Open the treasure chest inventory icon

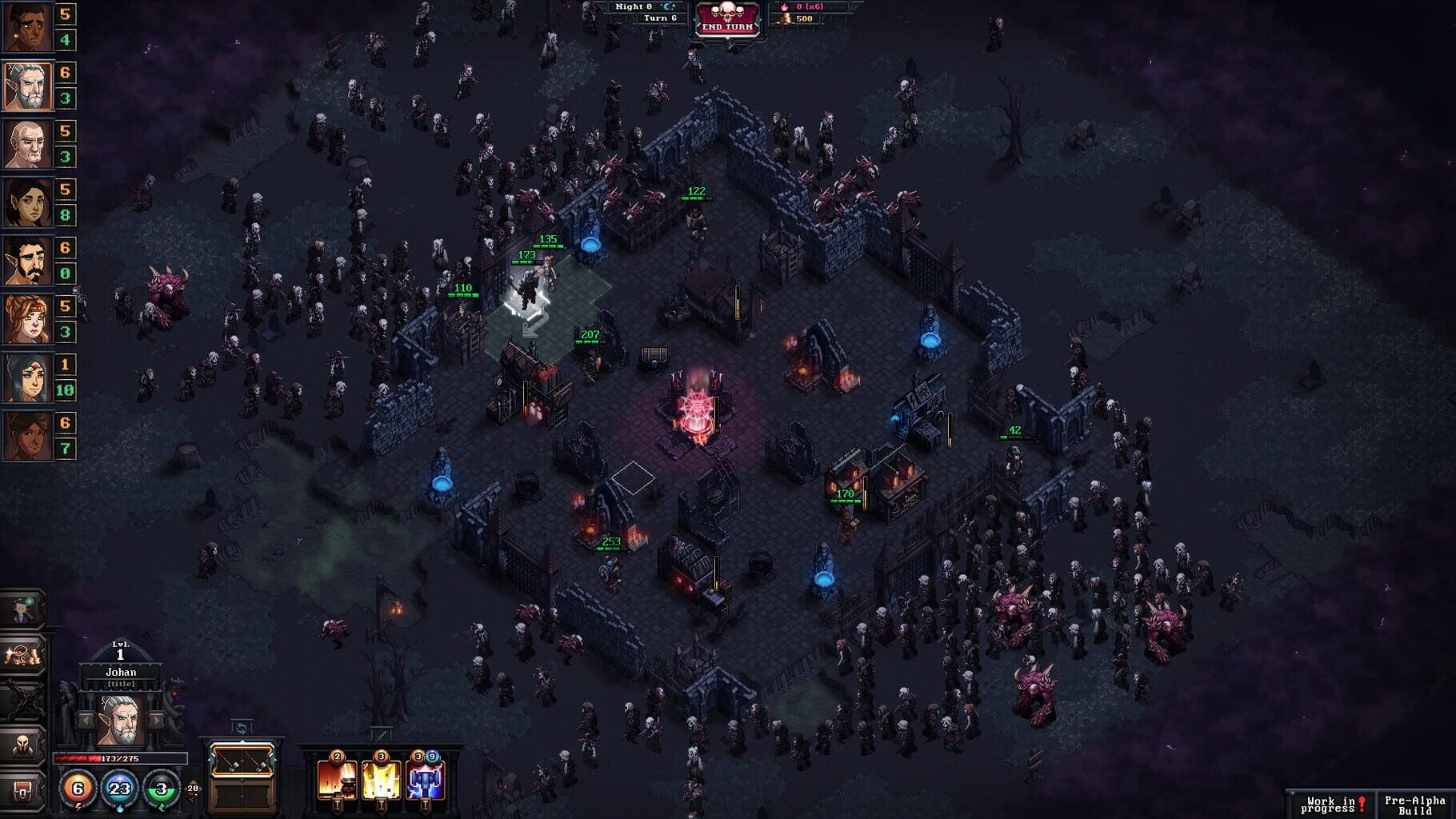coord(21,791)
